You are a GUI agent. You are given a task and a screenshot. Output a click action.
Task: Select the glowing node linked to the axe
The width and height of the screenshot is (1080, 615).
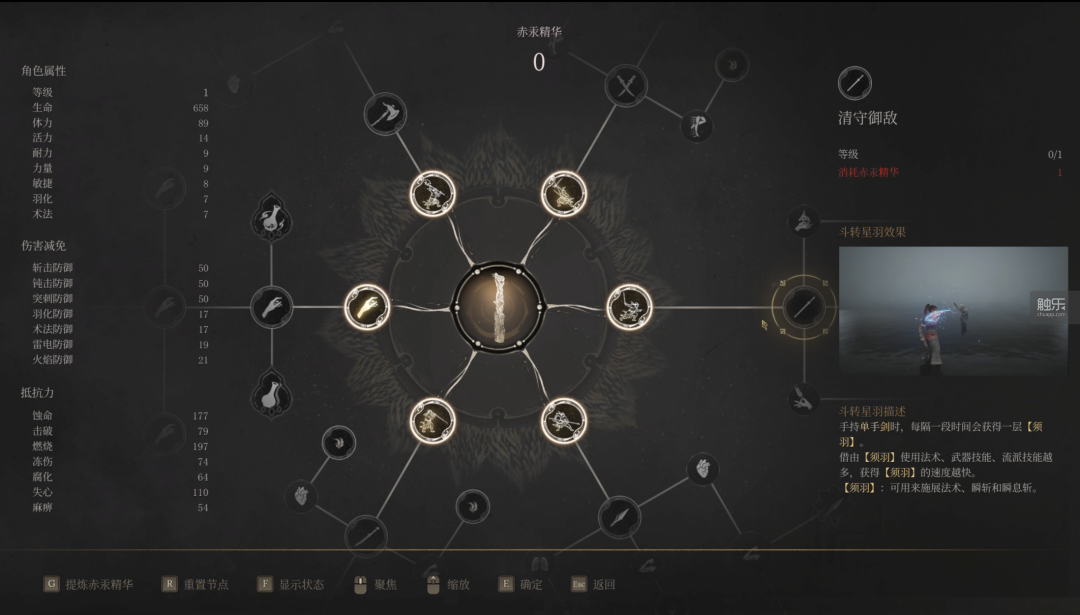tap(433, 193)
